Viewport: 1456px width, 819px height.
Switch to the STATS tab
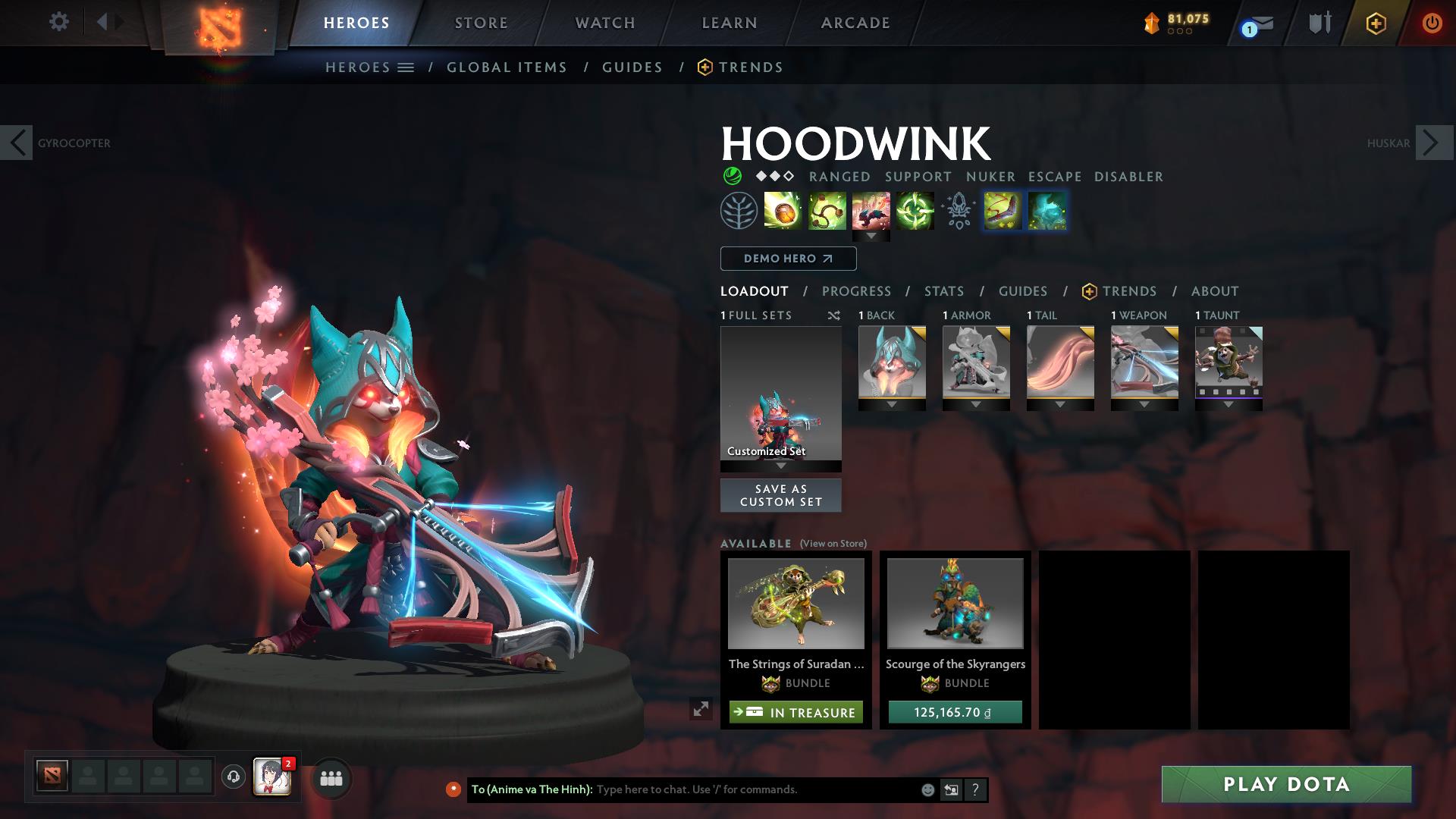point(943,290)
